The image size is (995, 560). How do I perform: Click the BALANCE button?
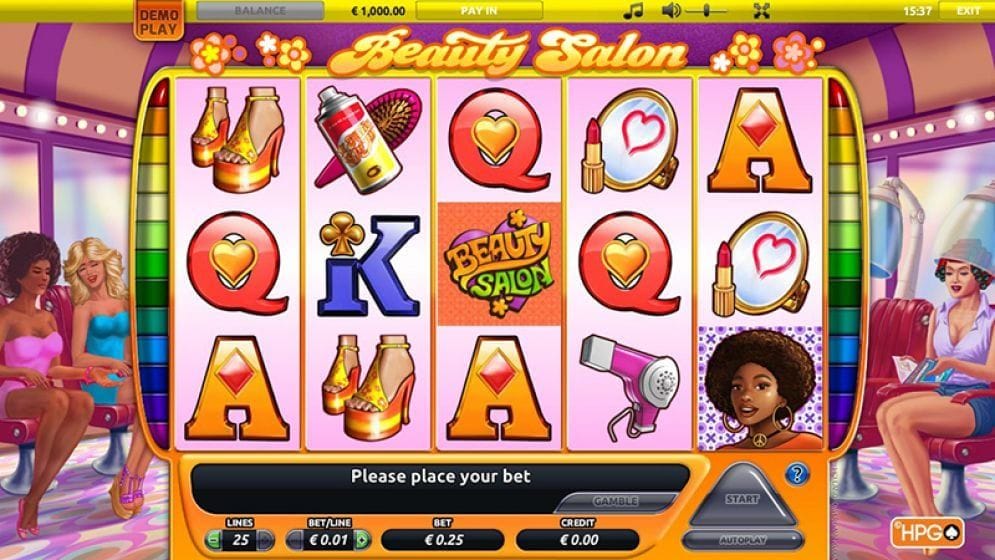point(260,11)
